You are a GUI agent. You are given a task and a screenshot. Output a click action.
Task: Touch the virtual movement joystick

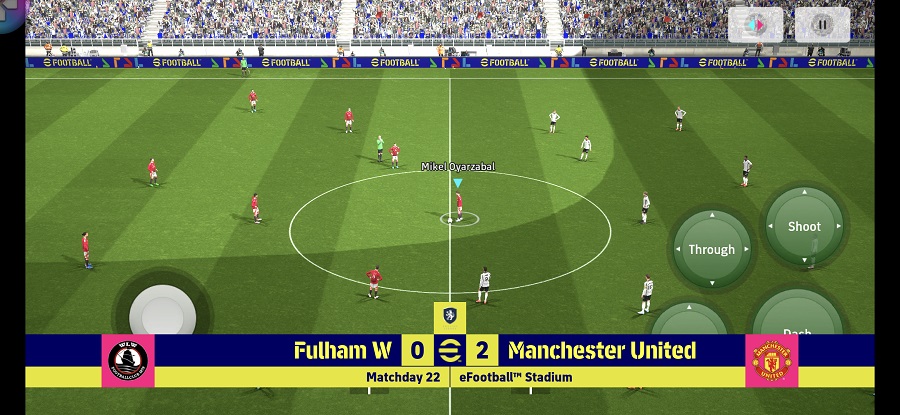[162, 311]
